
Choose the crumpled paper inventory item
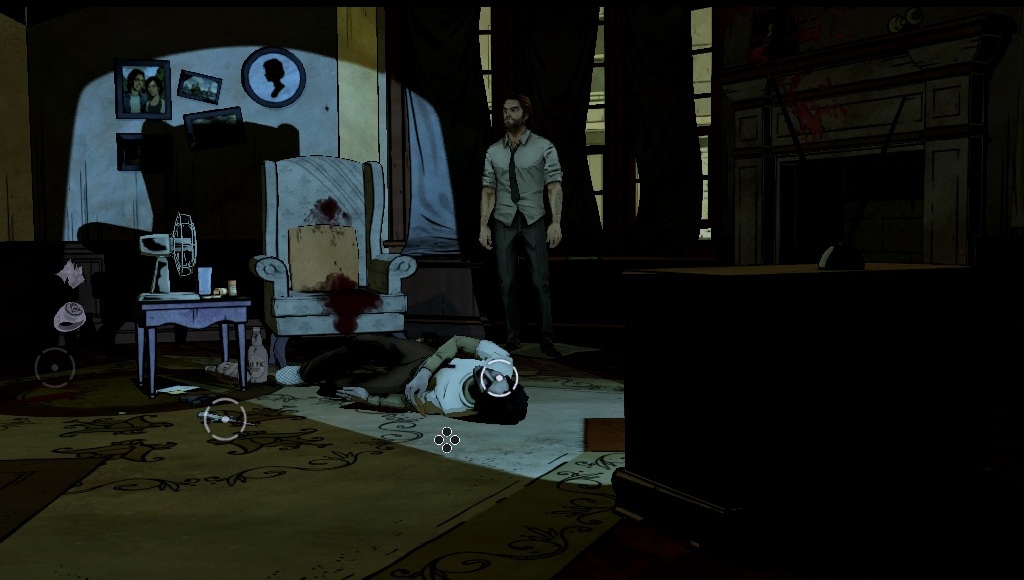pyautogui.click(x=69, y=272)
